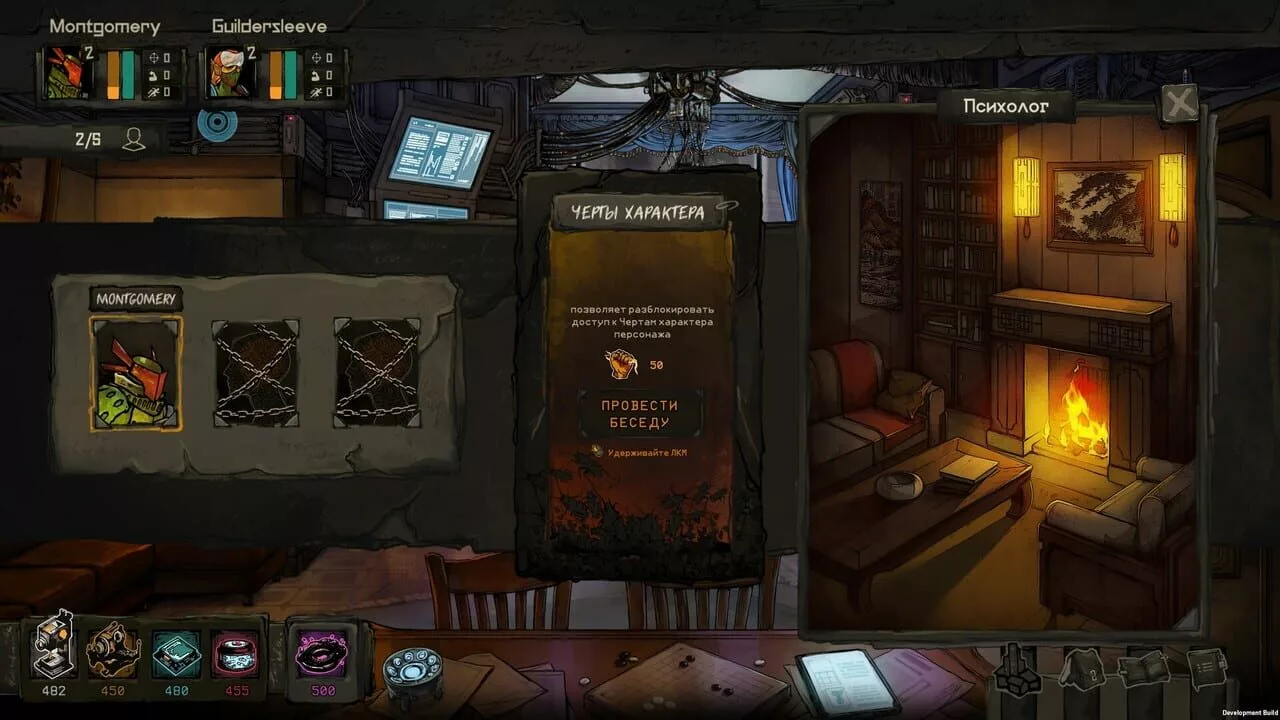
Task: Click the teal circuit board resource icon
Action: coord(176,652)
